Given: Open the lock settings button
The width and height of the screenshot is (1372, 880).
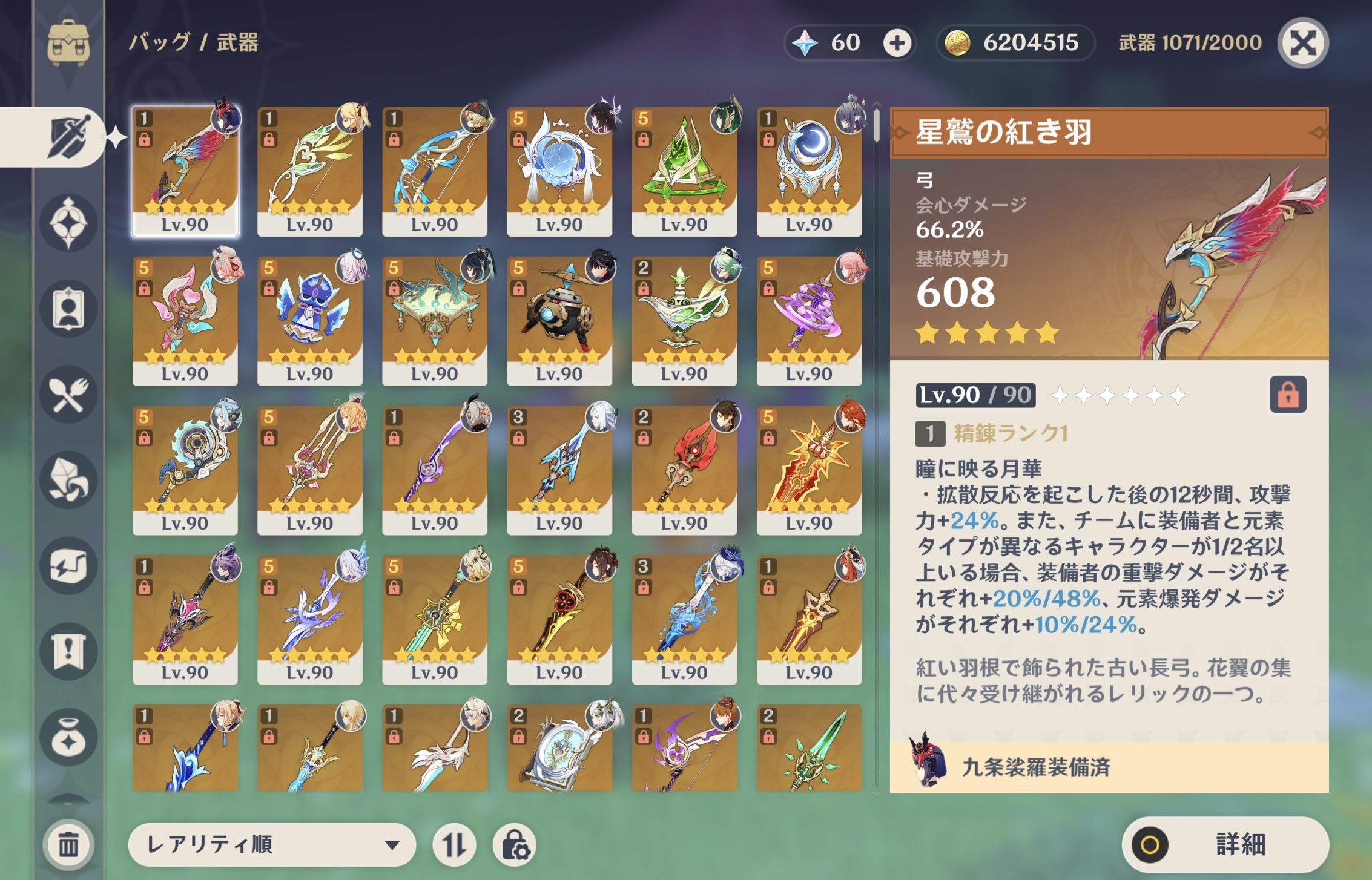Looking at the screenshot, I should click(x=515, y=844).
